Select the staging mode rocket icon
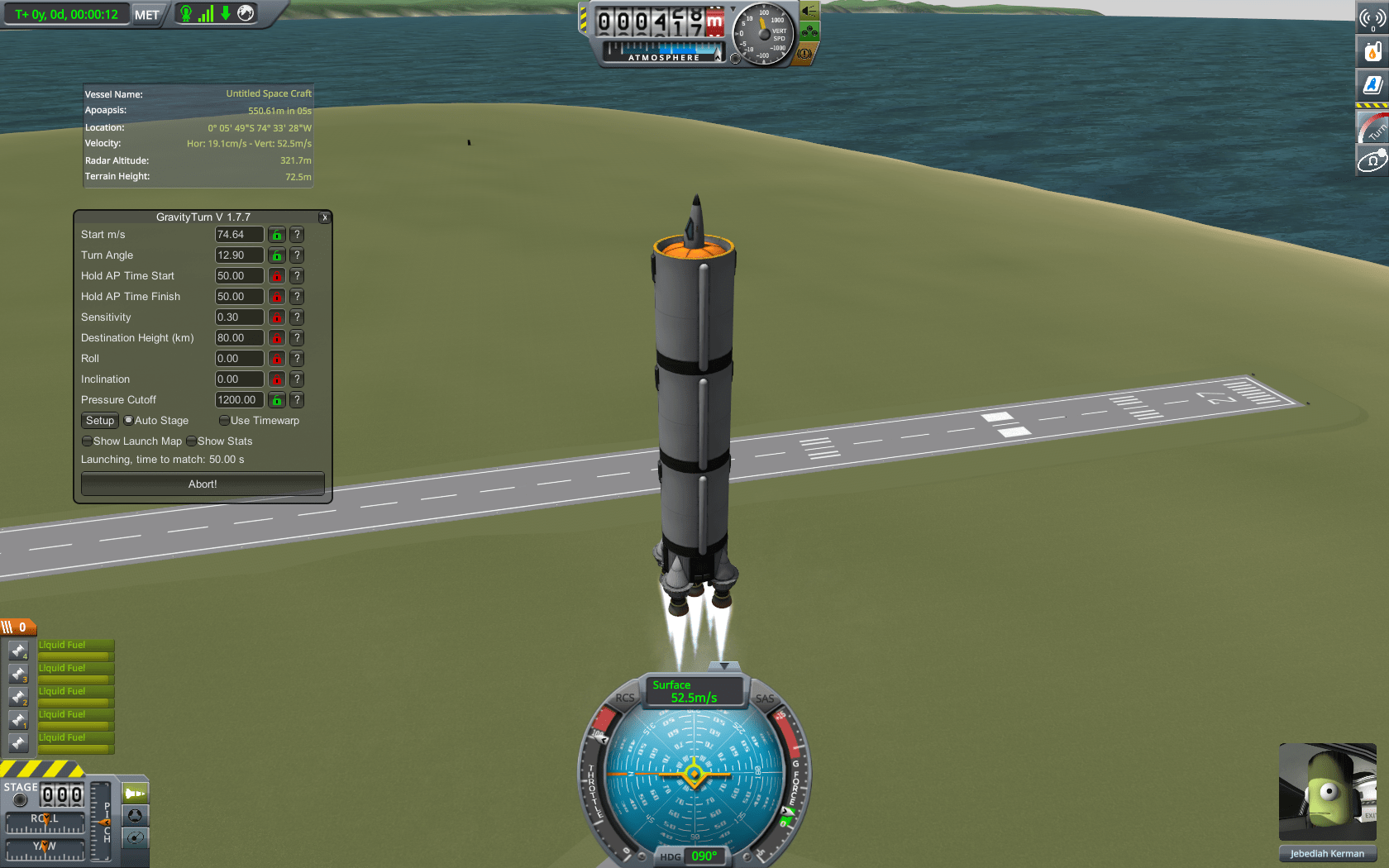 coord(135,791)
